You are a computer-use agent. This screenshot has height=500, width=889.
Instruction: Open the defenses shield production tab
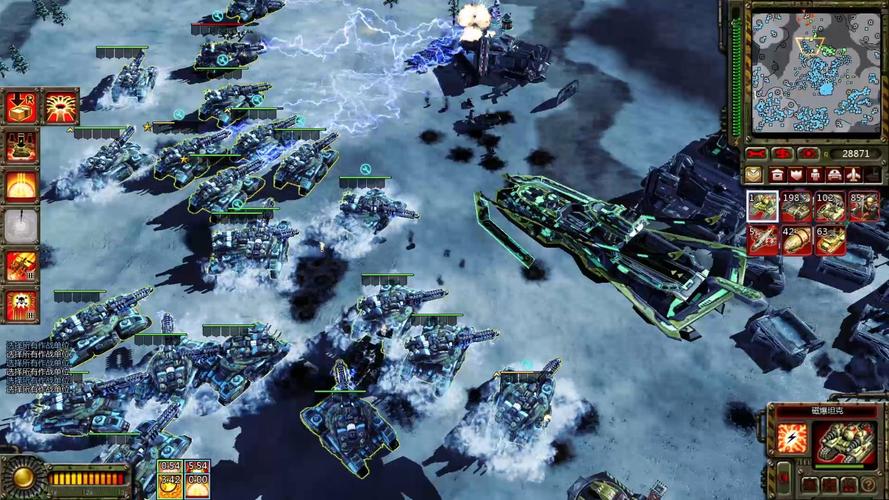796,174
